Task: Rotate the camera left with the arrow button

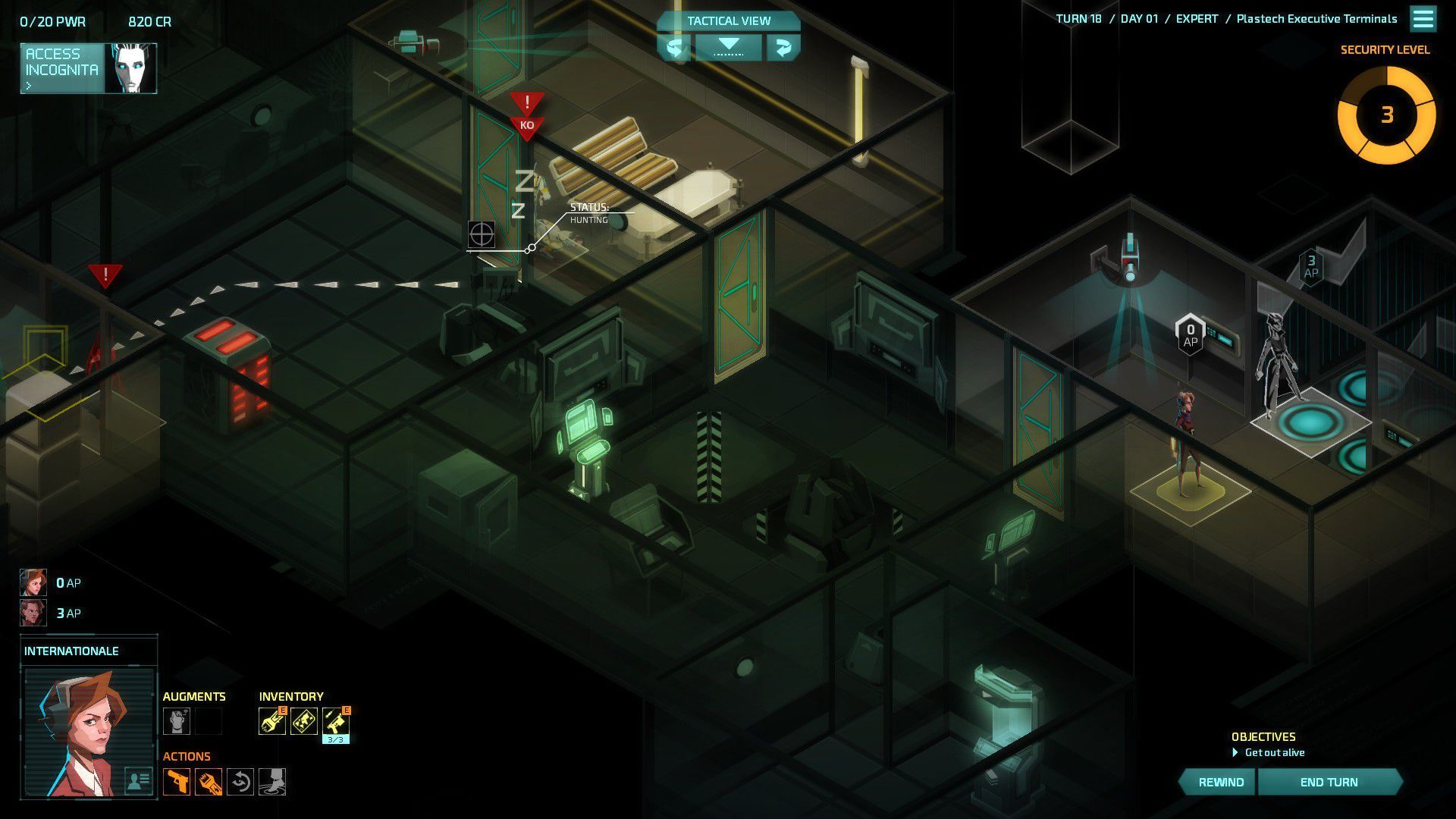Action: [x=674, y=48]
